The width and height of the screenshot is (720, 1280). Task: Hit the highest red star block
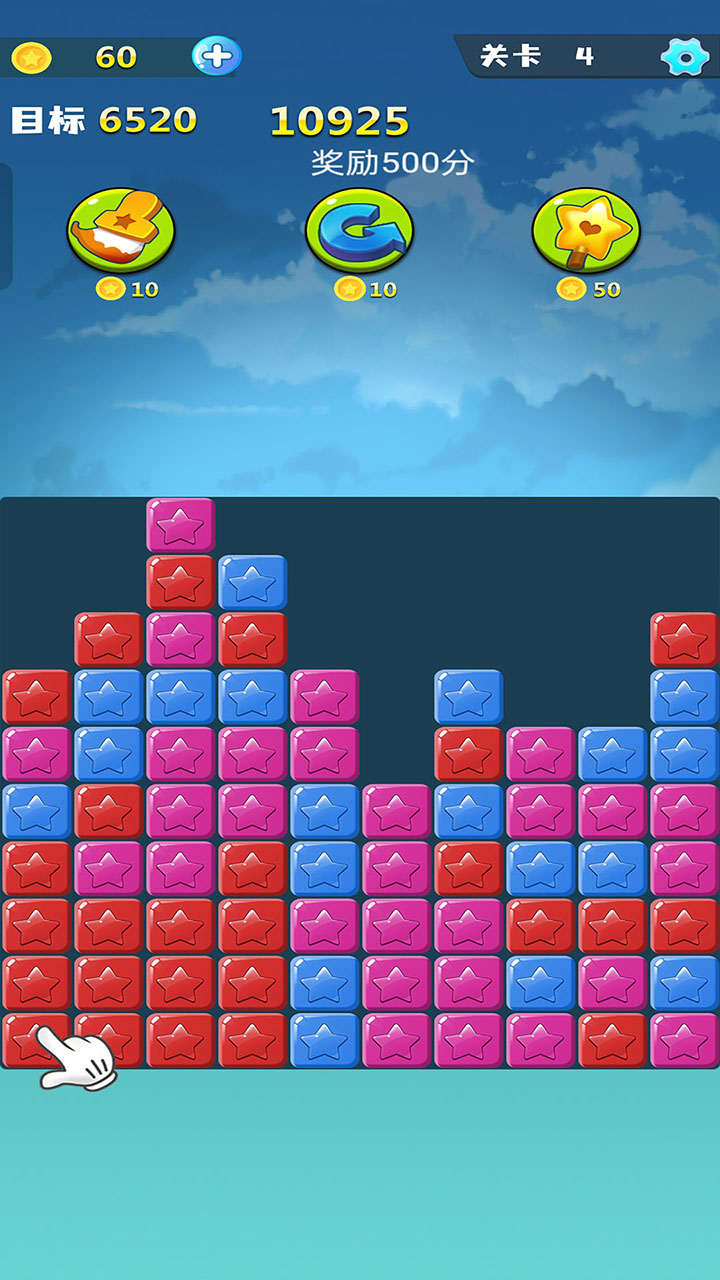tap(180, 582)
